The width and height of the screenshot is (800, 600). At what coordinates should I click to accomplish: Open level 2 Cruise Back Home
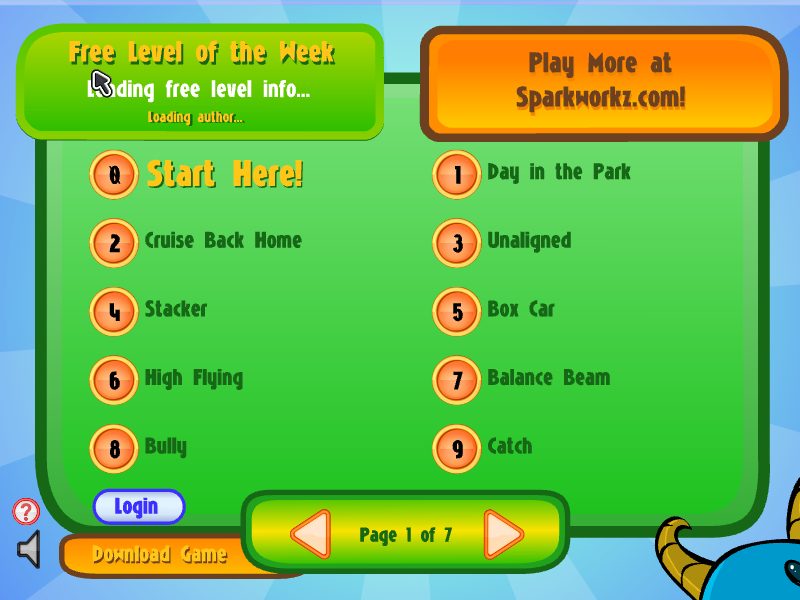[114, 243]
